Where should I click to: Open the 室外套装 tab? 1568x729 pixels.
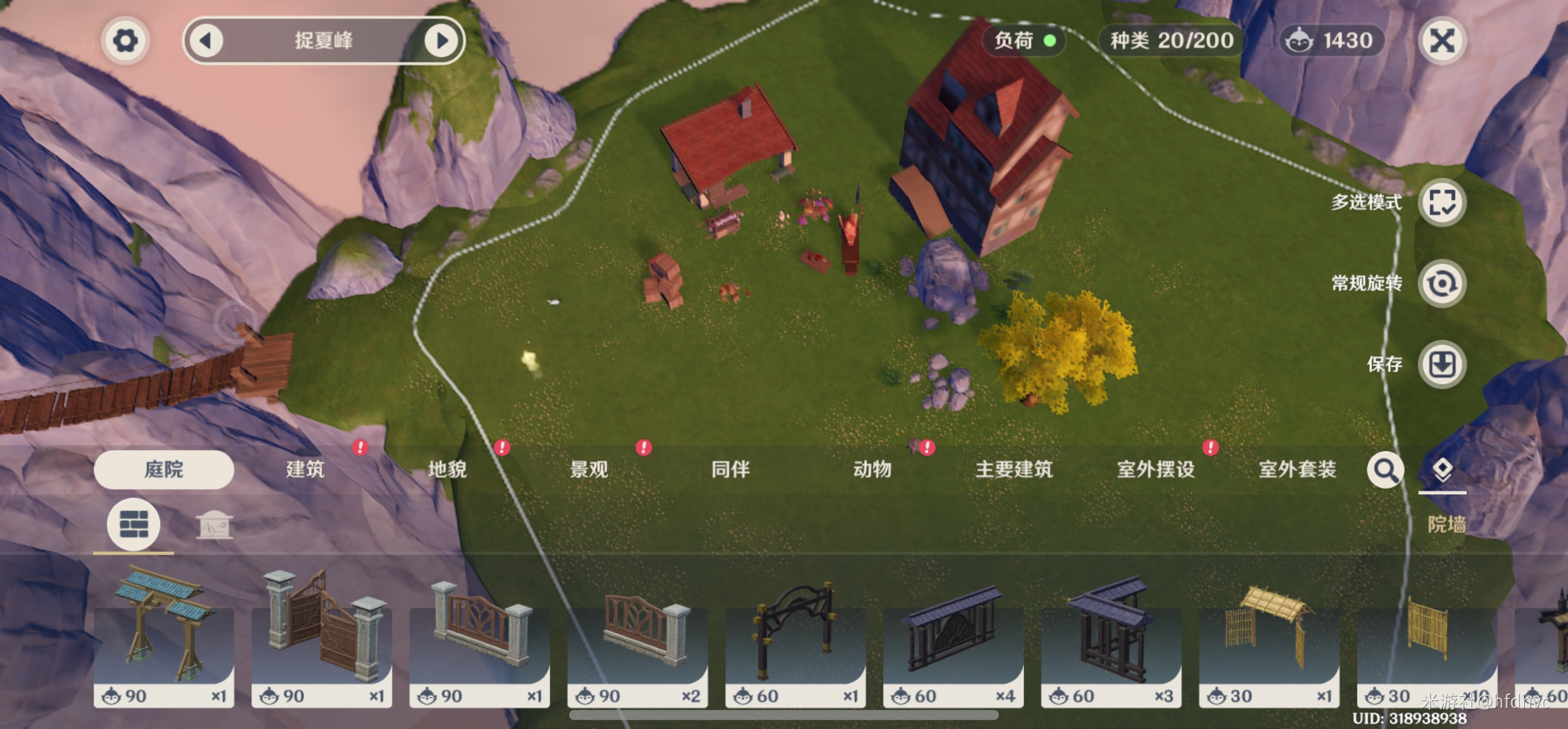point(1297,470)
